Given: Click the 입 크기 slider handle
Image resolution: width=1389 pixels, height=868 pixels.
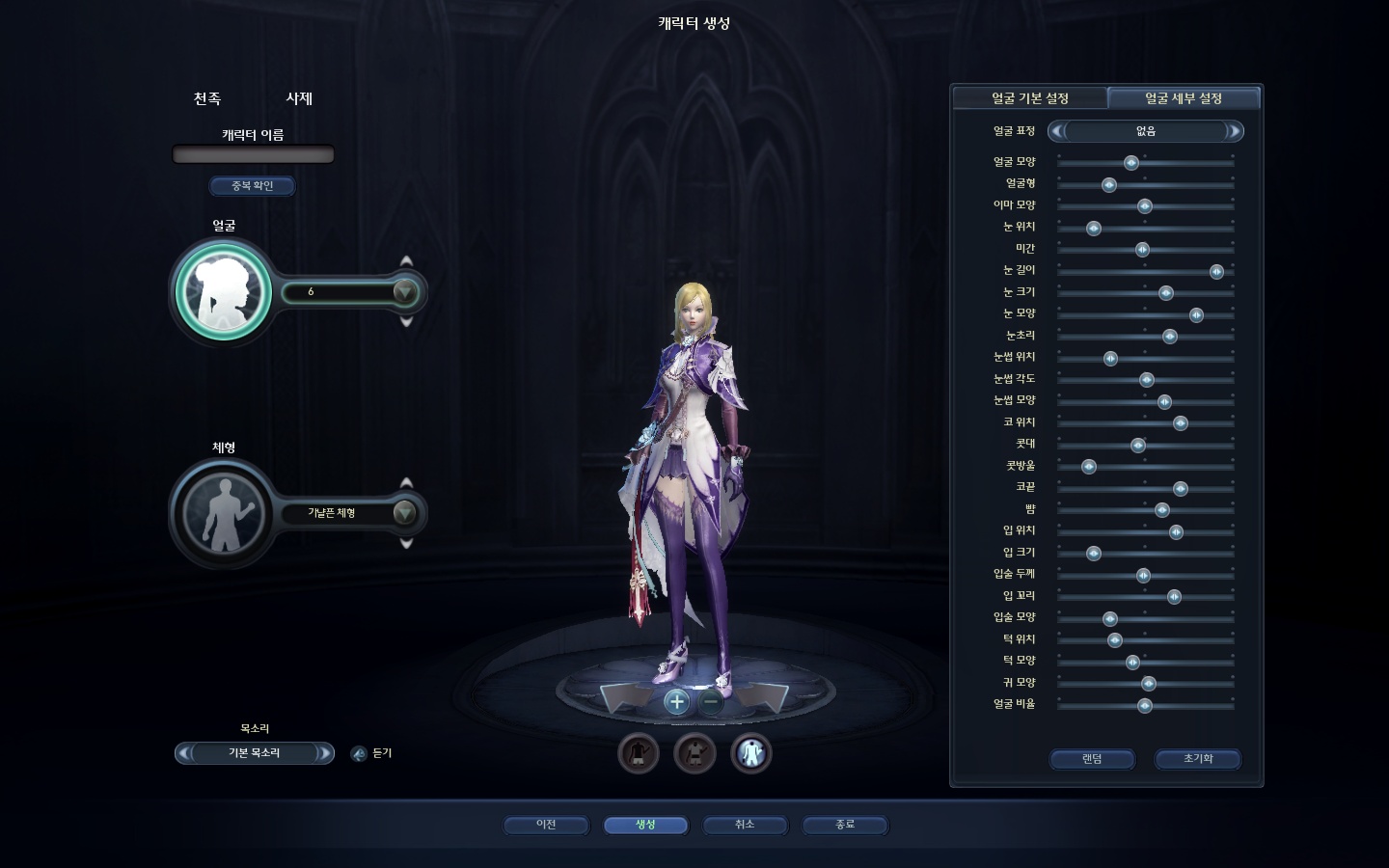Looking at the screenshot, I should [1094, 554].
